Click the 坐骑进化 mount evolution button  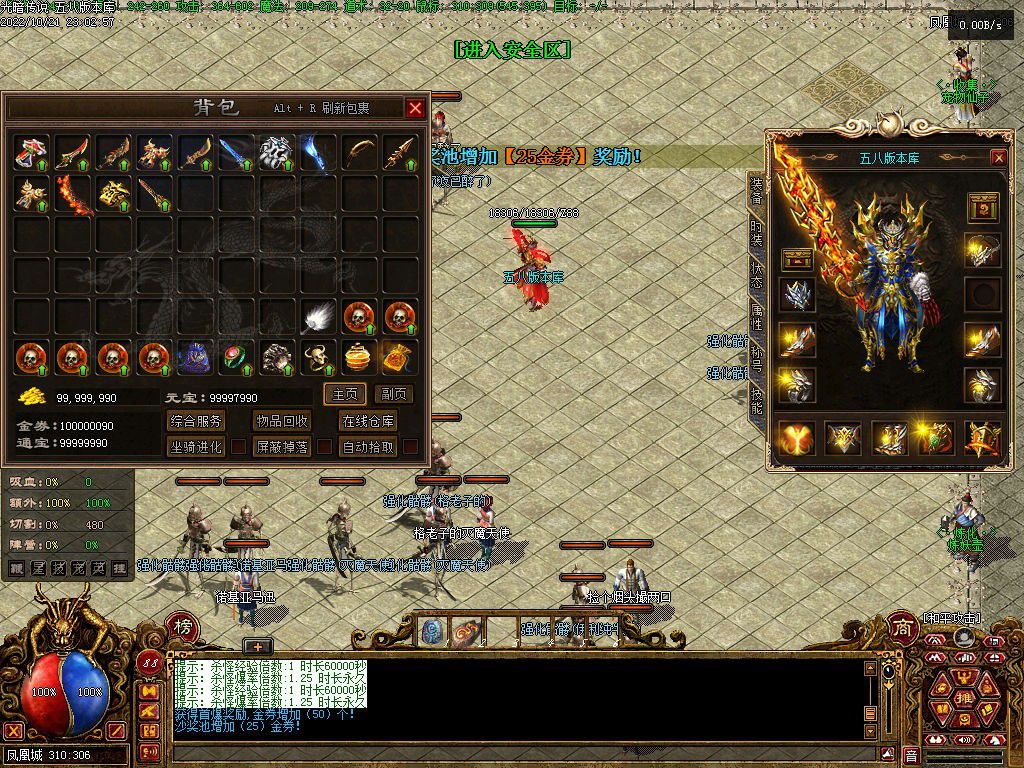(x=196, y=447)
